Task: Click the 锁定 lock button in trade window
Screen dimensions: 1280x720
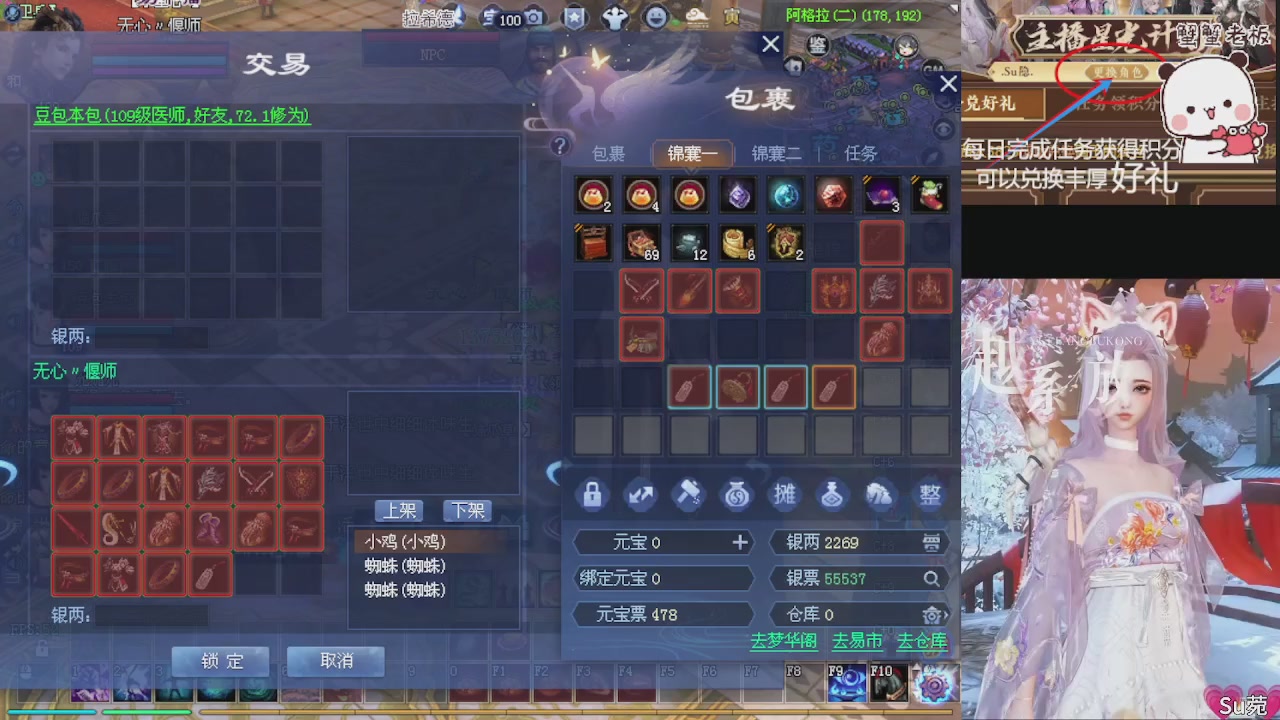Action: click(x=220, y=661)
